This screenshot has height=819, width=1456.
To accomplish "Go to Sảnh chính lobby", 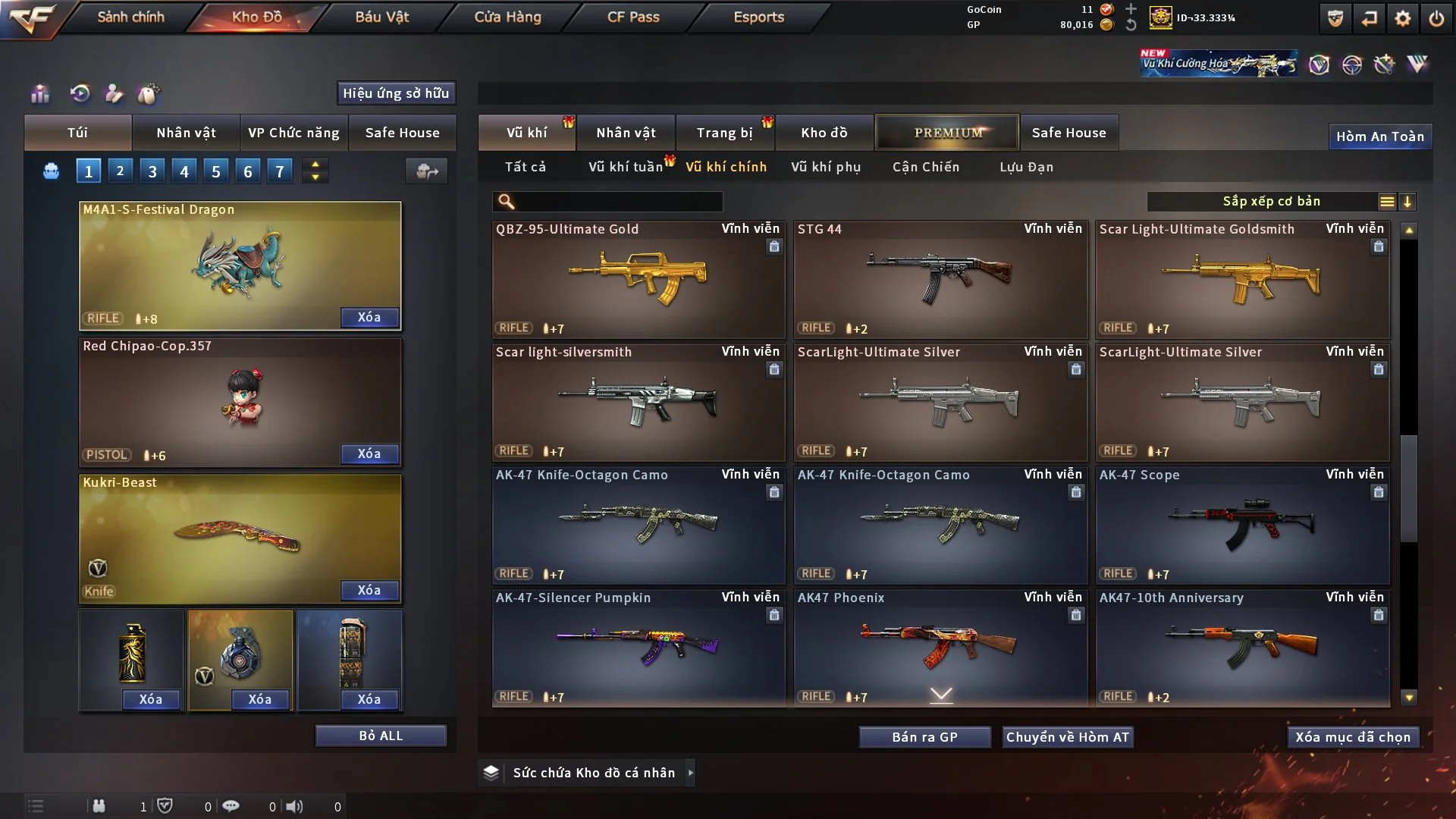I will click(130, 17).
